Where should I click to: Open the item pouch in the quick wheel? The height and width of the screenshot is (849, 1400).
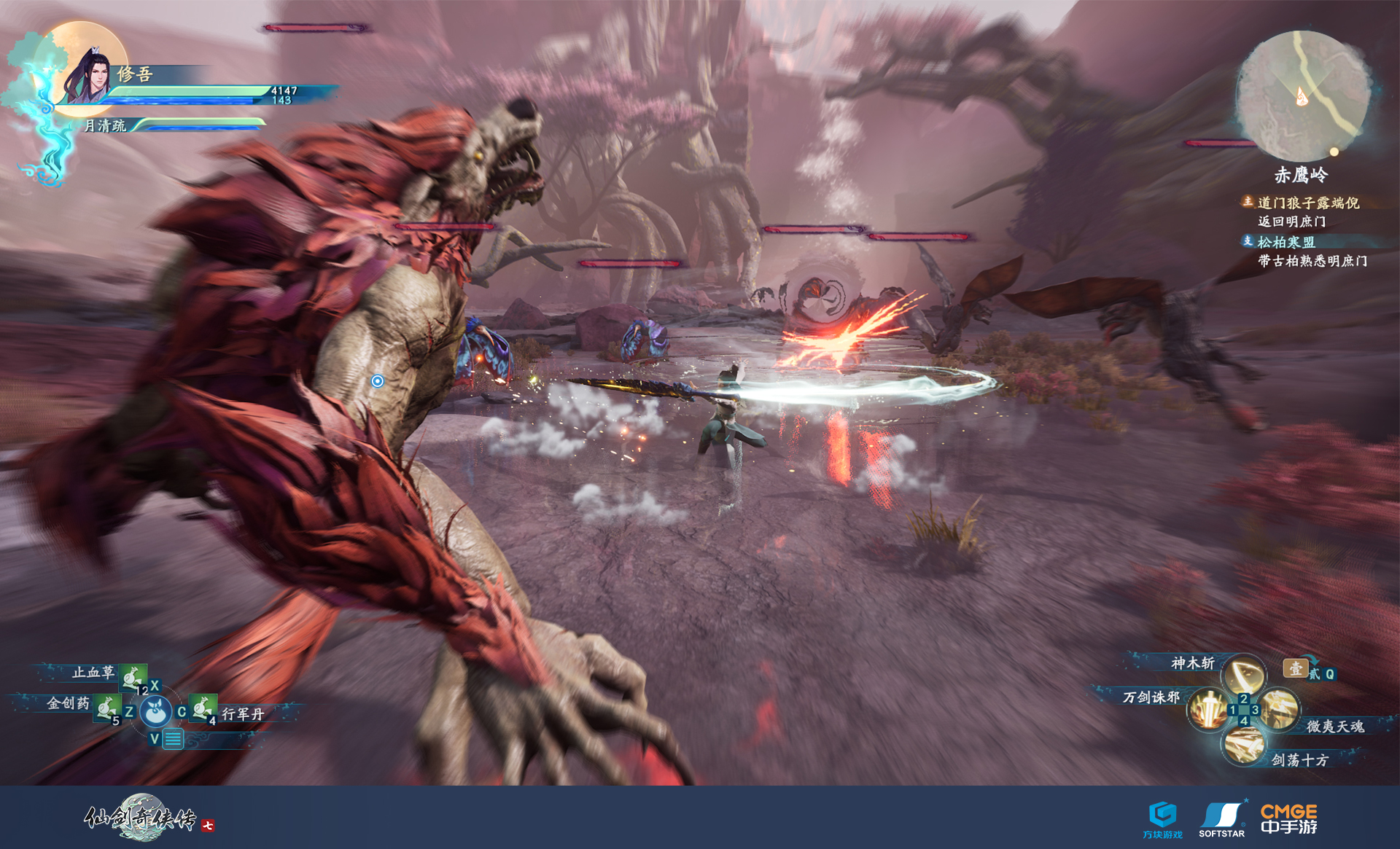tap(155, 712)
